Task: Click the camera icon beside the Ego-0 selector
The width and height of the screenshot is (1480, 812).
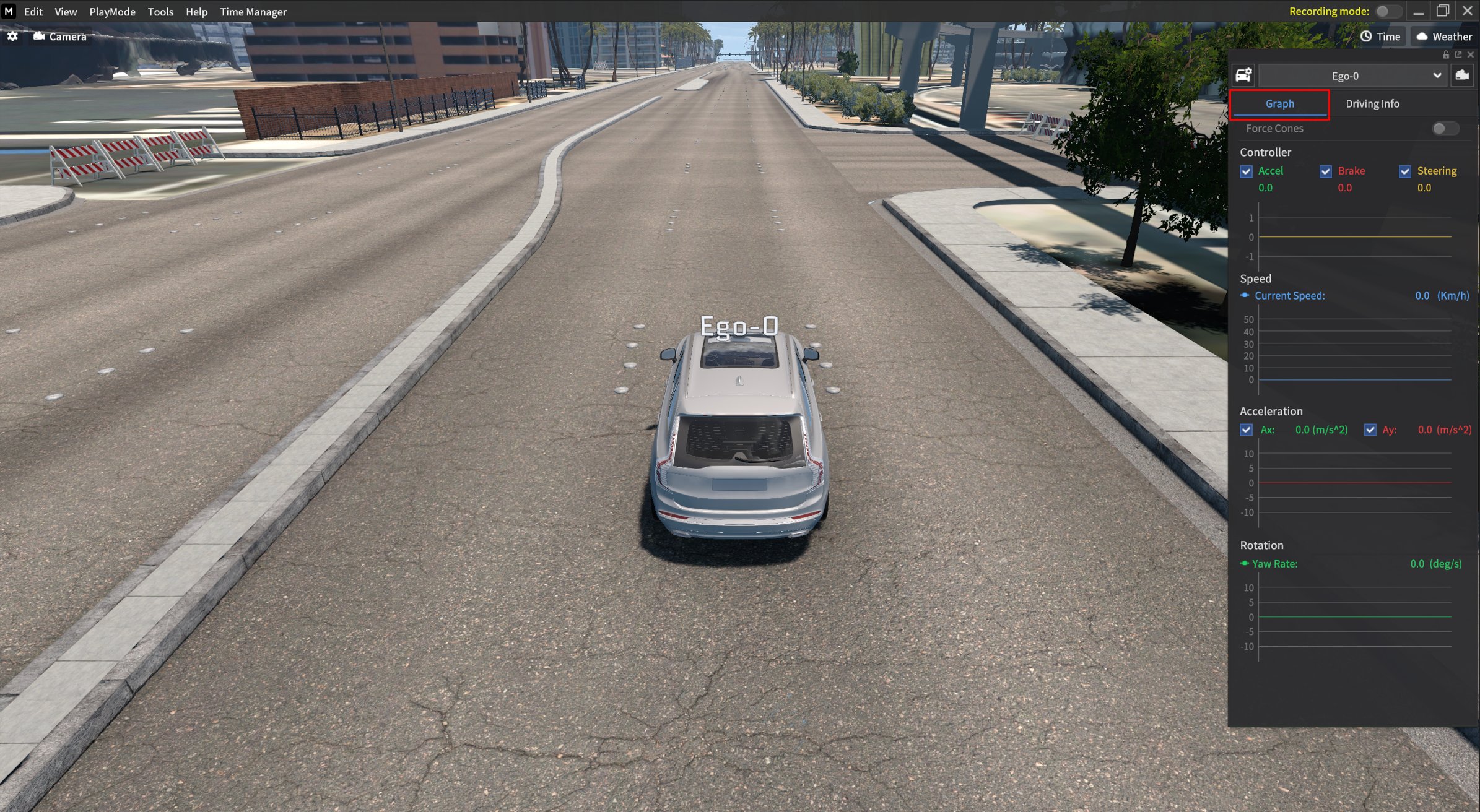Action: 1461,75
